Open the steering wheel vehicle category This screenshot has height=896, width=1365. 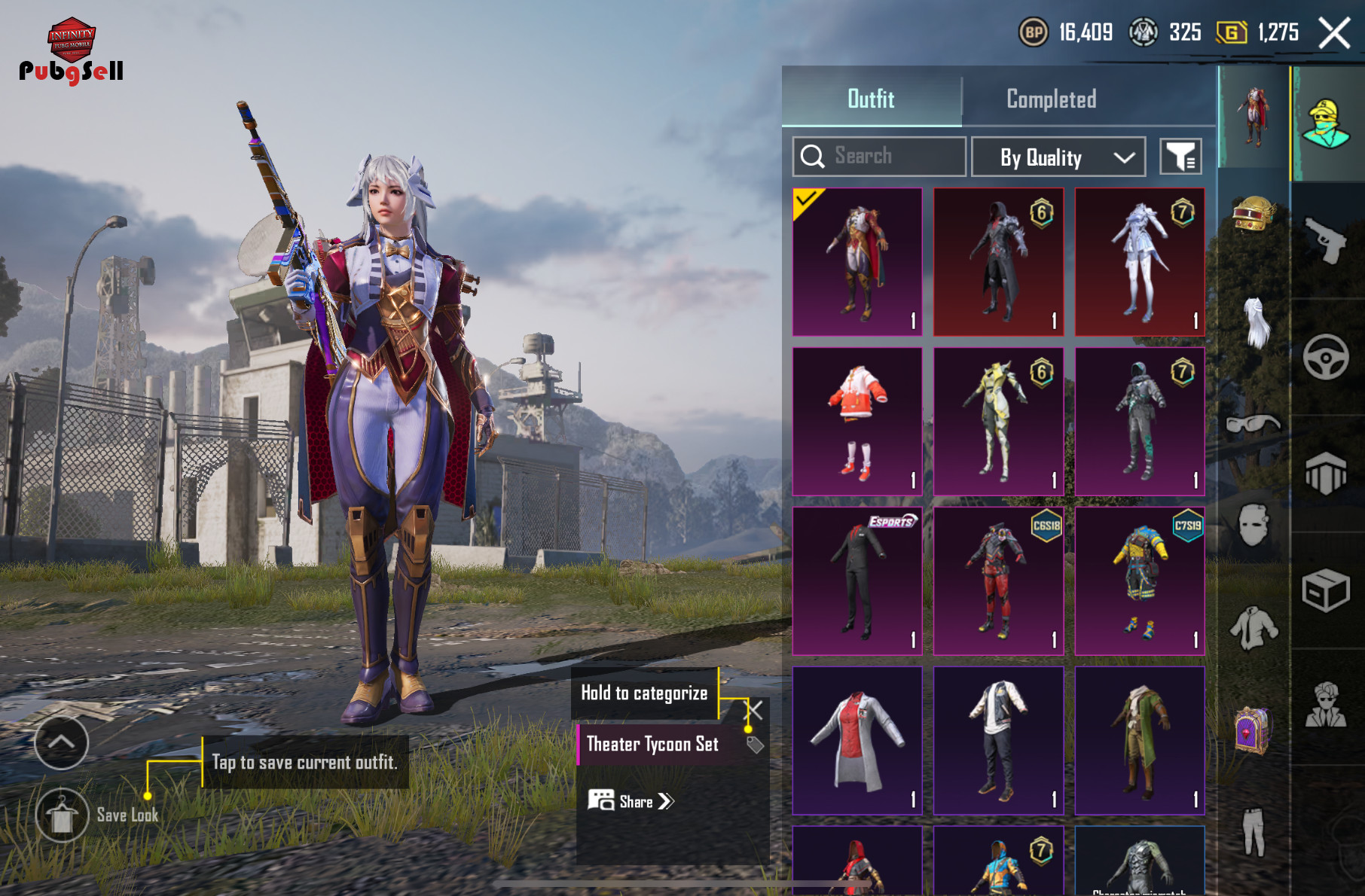[1326, 357]
